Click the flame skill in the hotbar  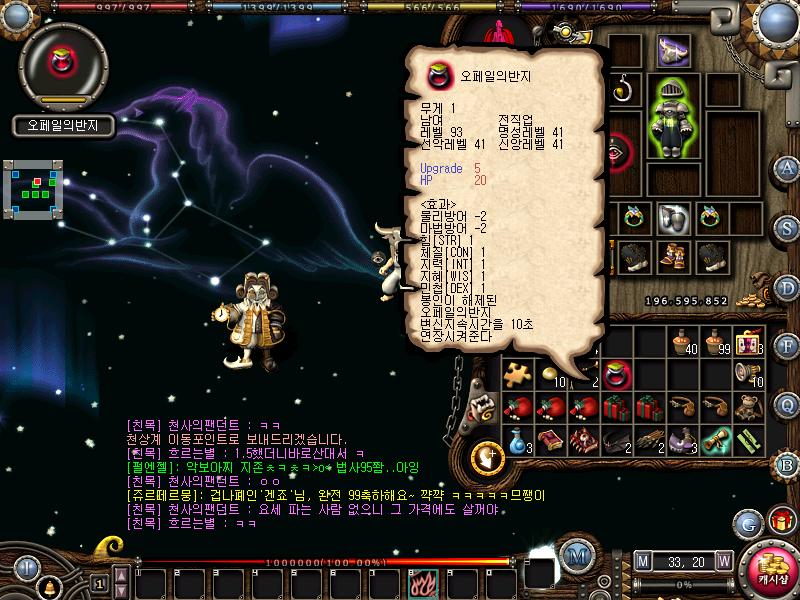tap(418, 581)
